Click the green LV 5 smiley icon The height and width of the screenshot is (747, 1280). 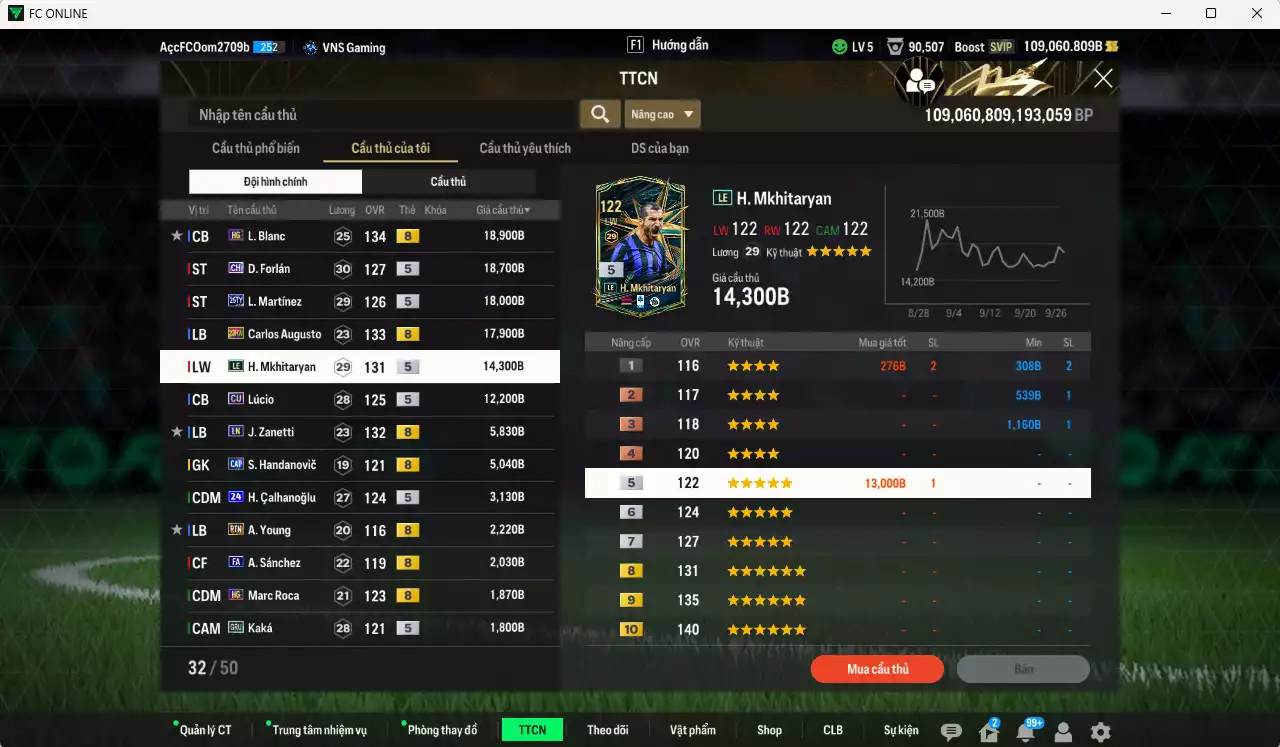(x=838, y=46)
